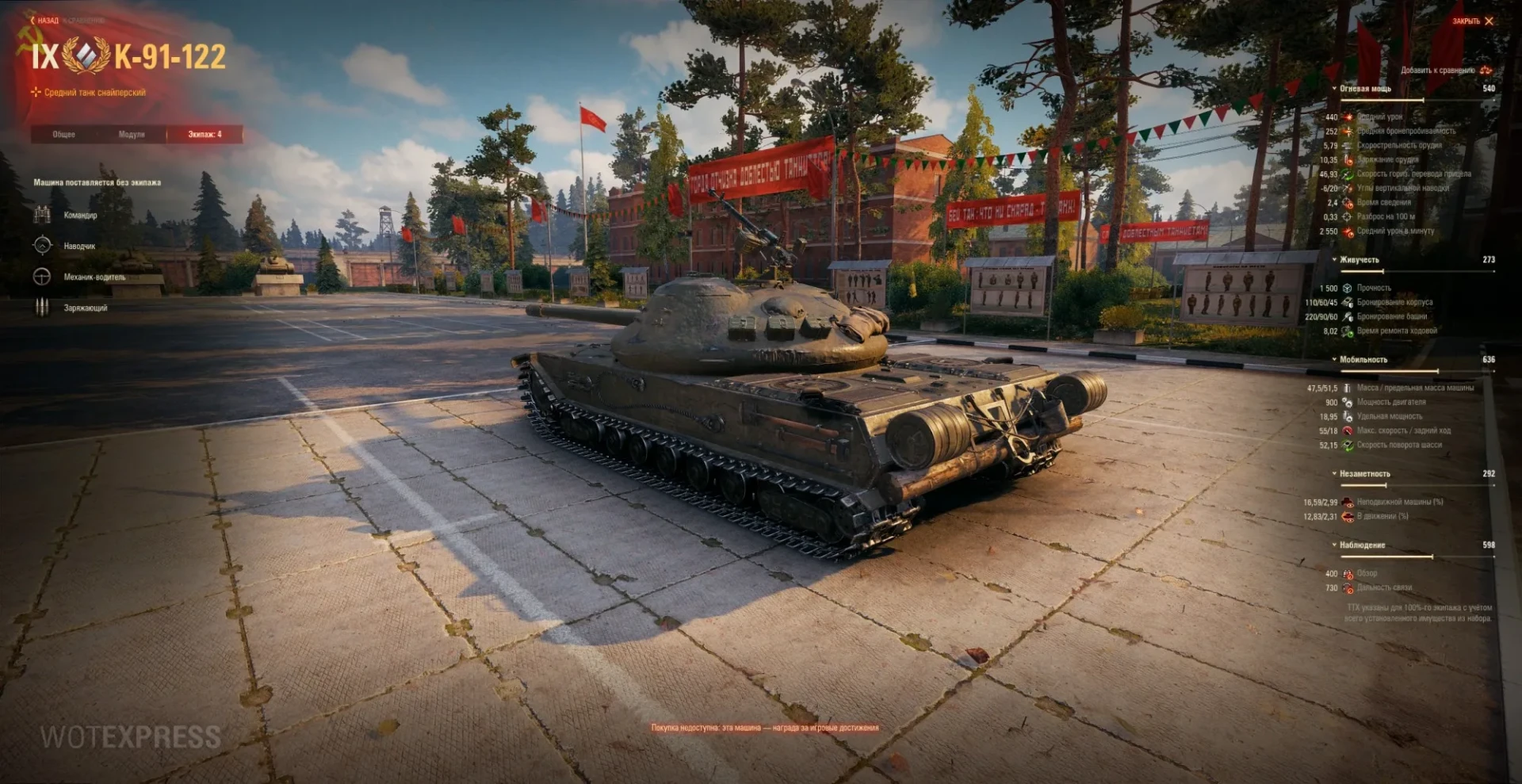Select the Экипаж: 4 tab
This screenshot has height=784, width=1522.
[205, 135]
